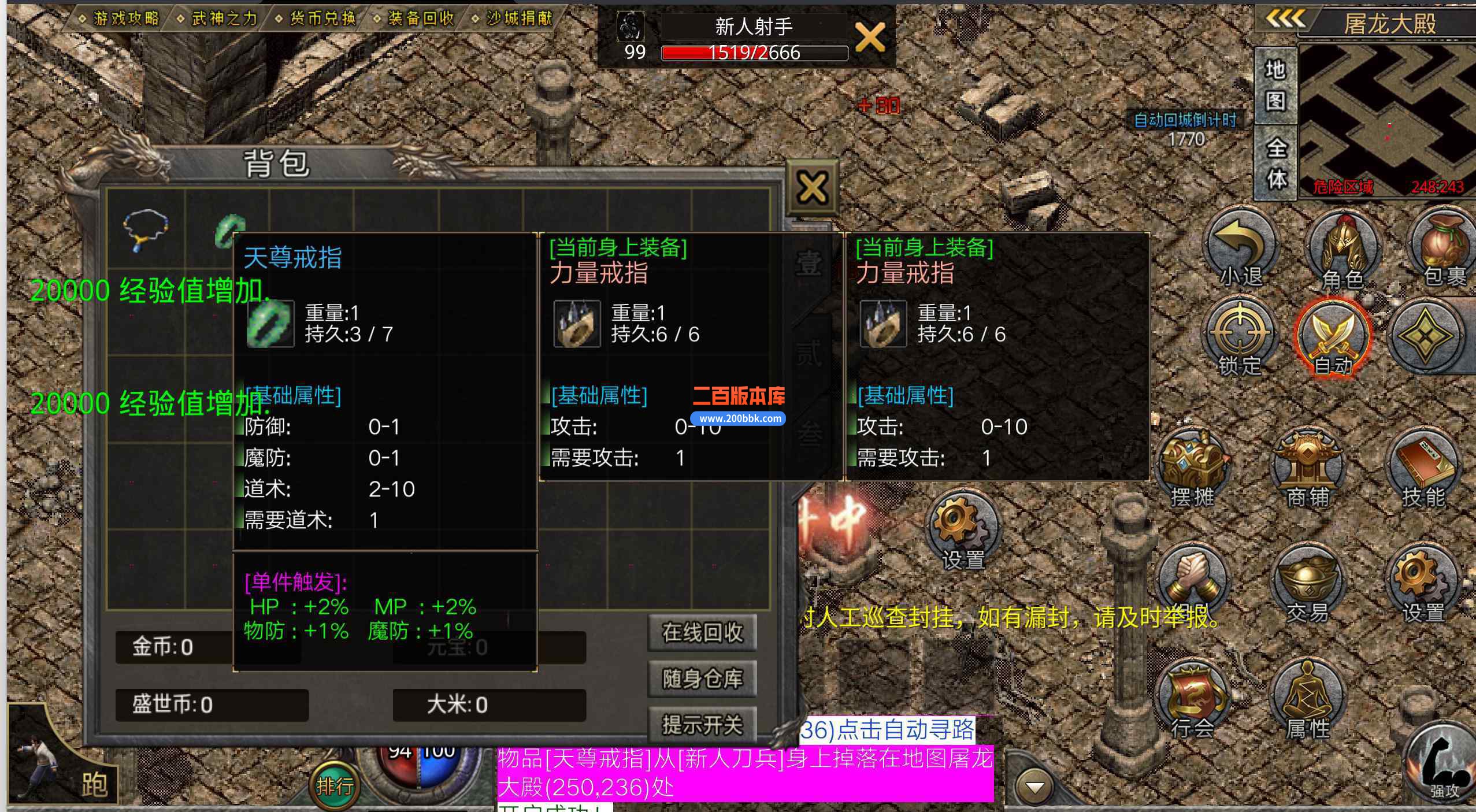Toggle the 自动 auto-attack icon
Image resolution: width=1476 pixels, height=812 pixels.
click(1335, 335)
